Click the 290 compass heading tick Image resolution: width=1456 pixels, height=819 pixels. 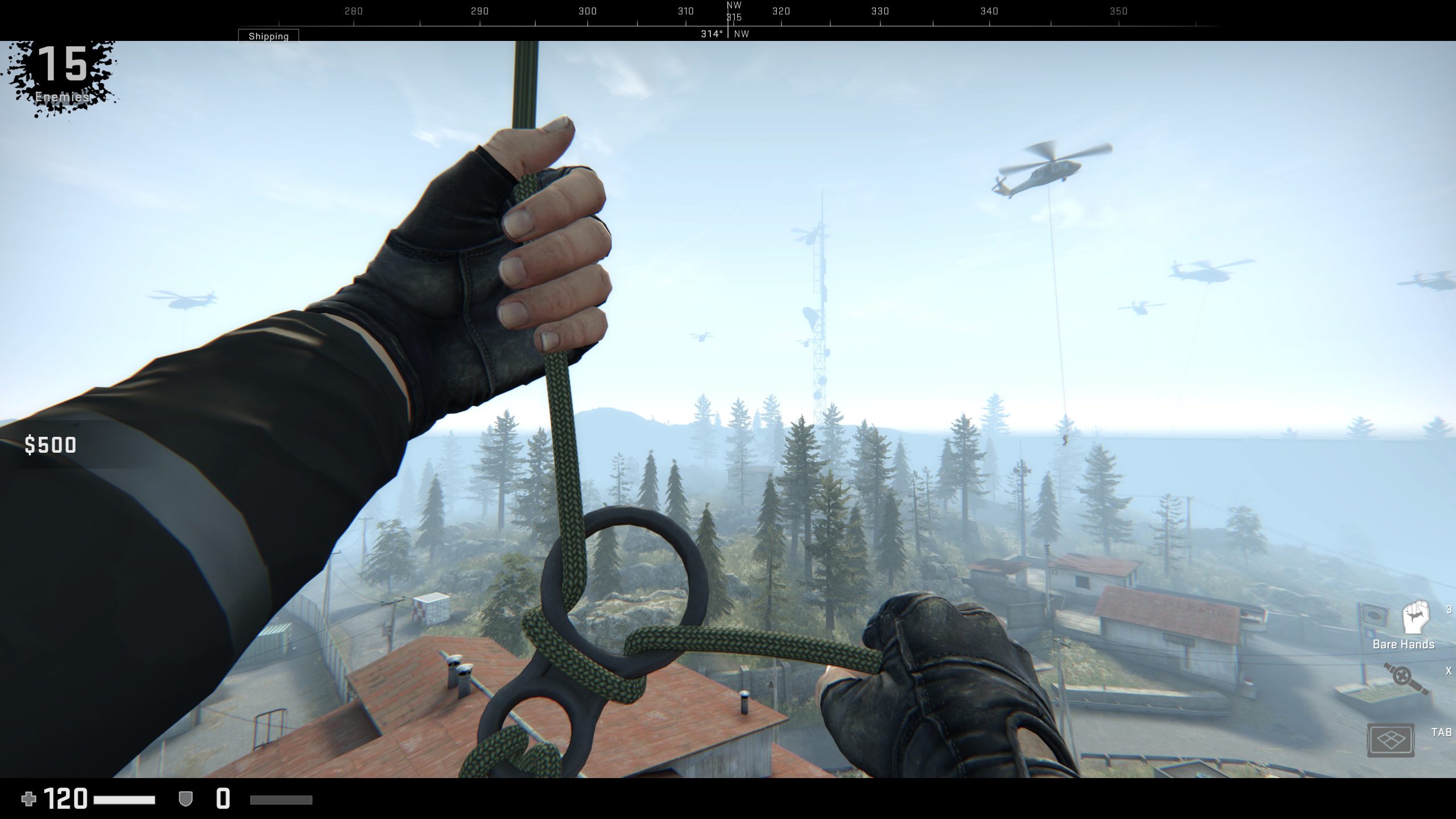coord(481,11)
